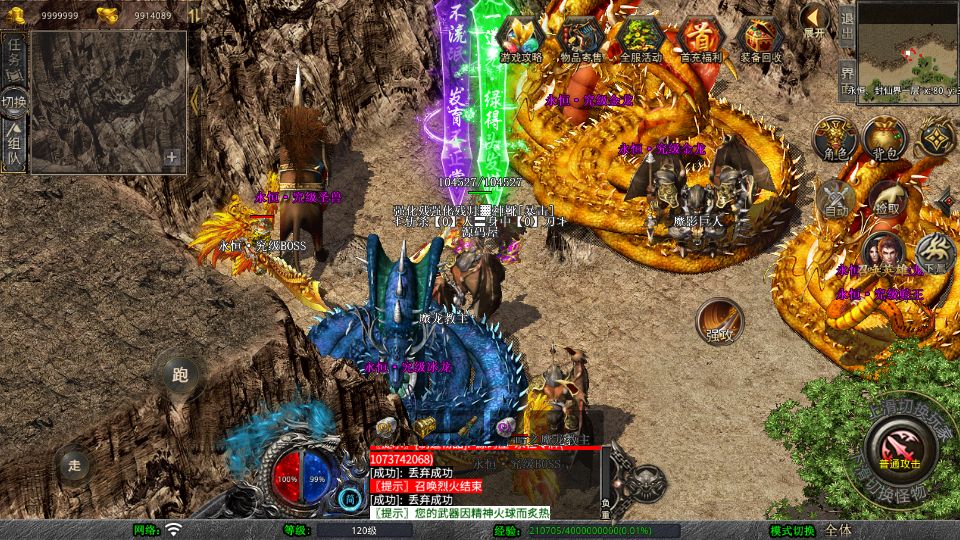
Task: Select the 组队 team tab
Action: click(x=14, y=142)
